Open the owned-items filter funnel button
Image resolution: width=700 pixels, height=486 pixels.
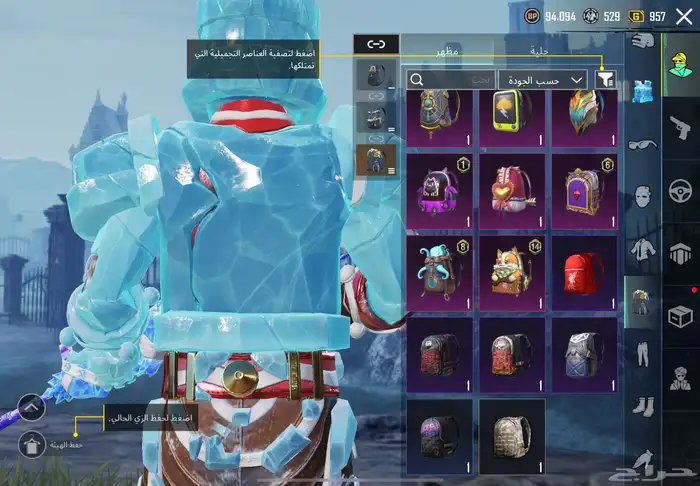[605, 79]
